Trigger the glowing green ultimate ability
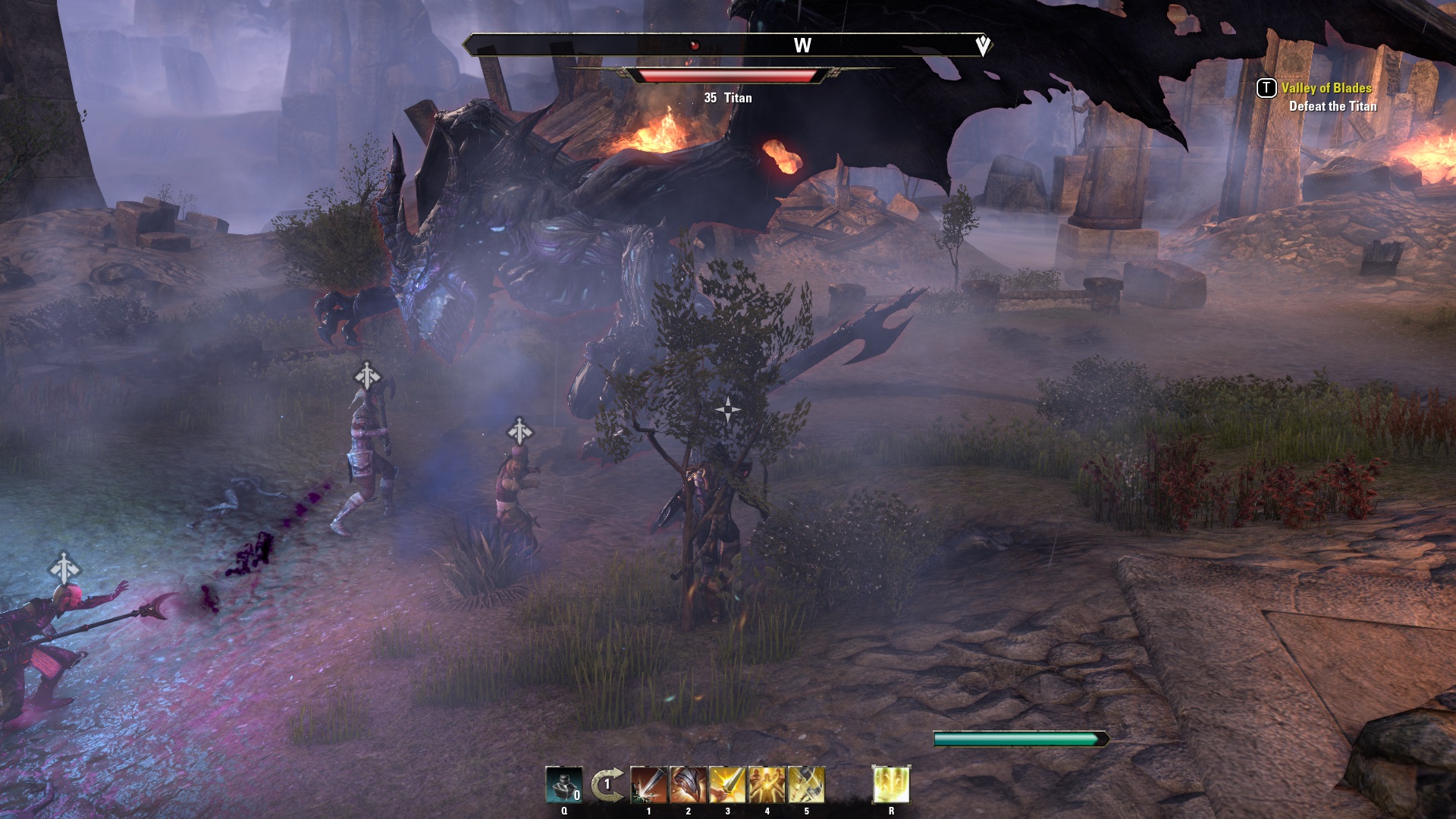The image size is (1456, 819). 891,785
